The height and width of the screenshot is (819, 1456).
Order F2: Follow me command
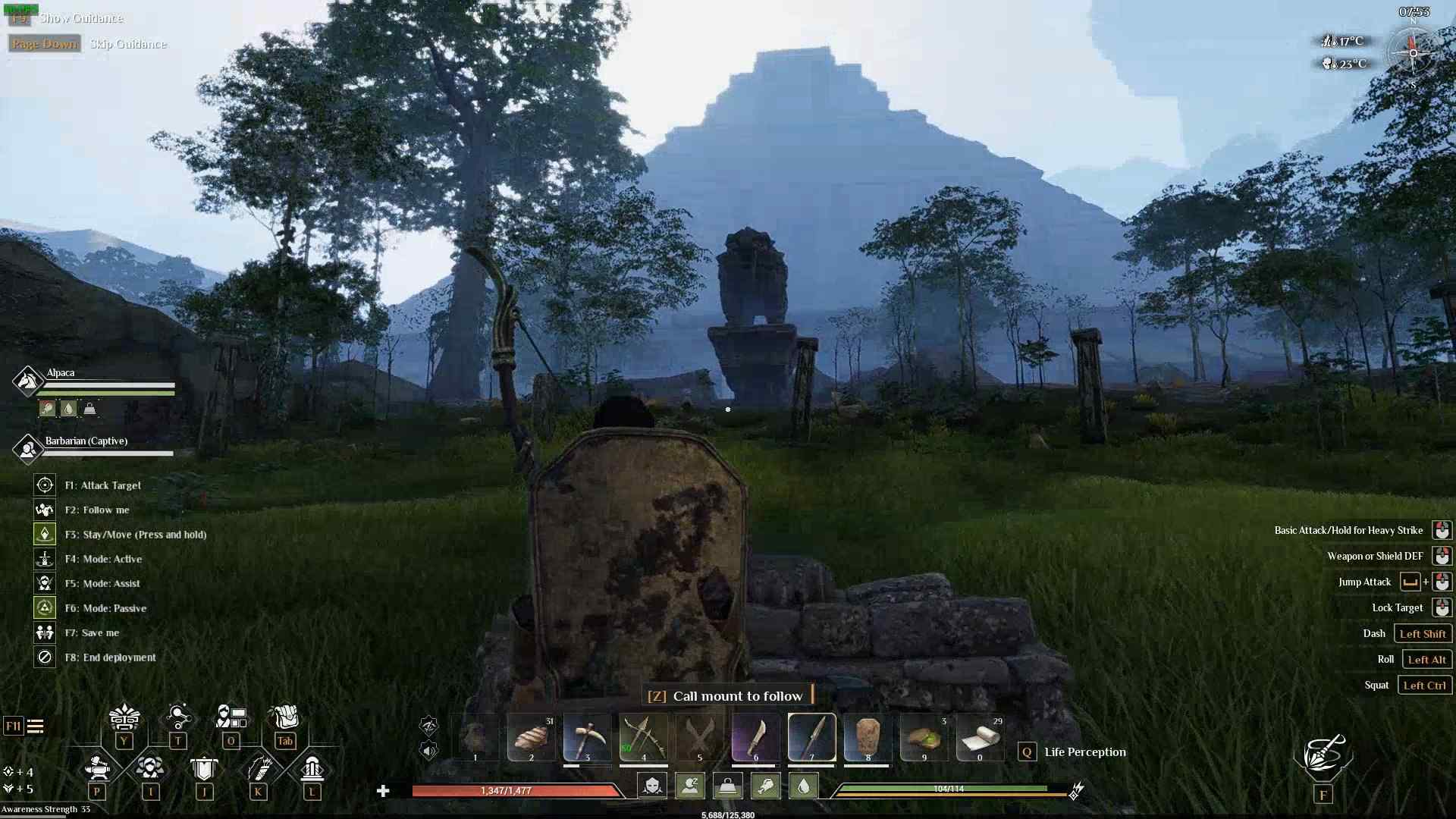pyautogui.click(x=44, y=510)
